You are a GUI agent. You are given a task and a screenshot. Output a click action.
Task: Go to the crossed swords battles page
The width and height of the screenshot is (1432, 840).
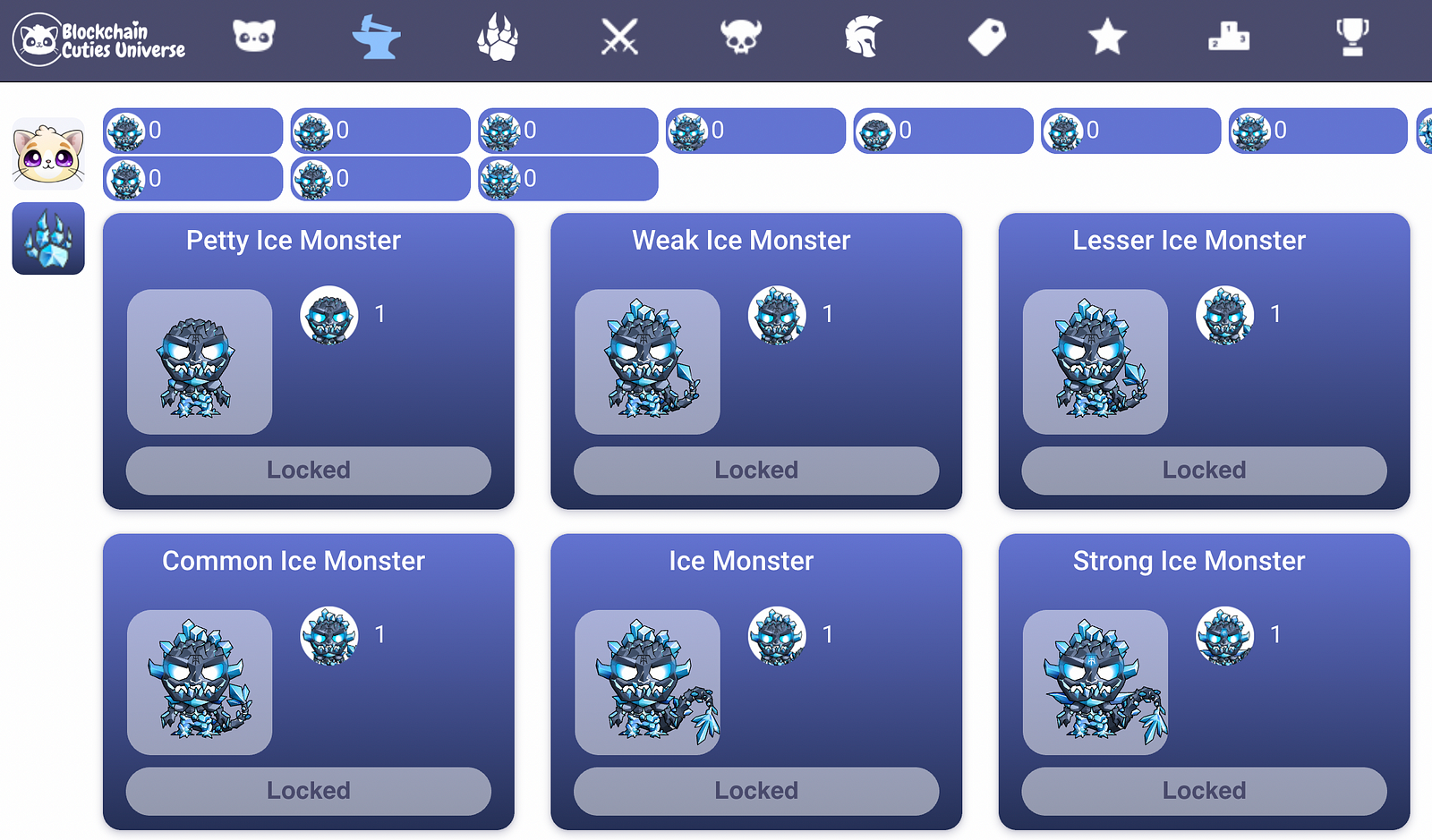click(x=619, y=38)
